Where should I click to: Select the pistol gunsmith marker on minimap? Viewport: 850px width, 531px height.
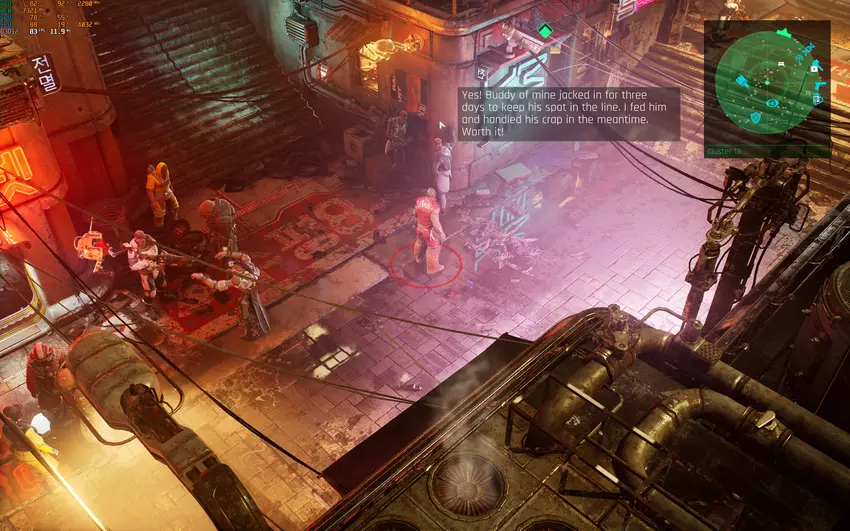click(x=819, y=85)
